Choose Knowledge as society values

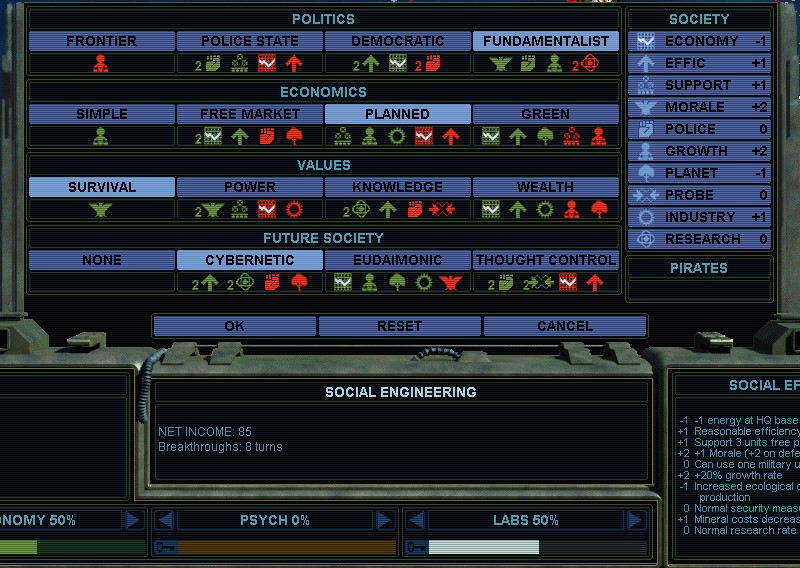[x=398, y=187]
